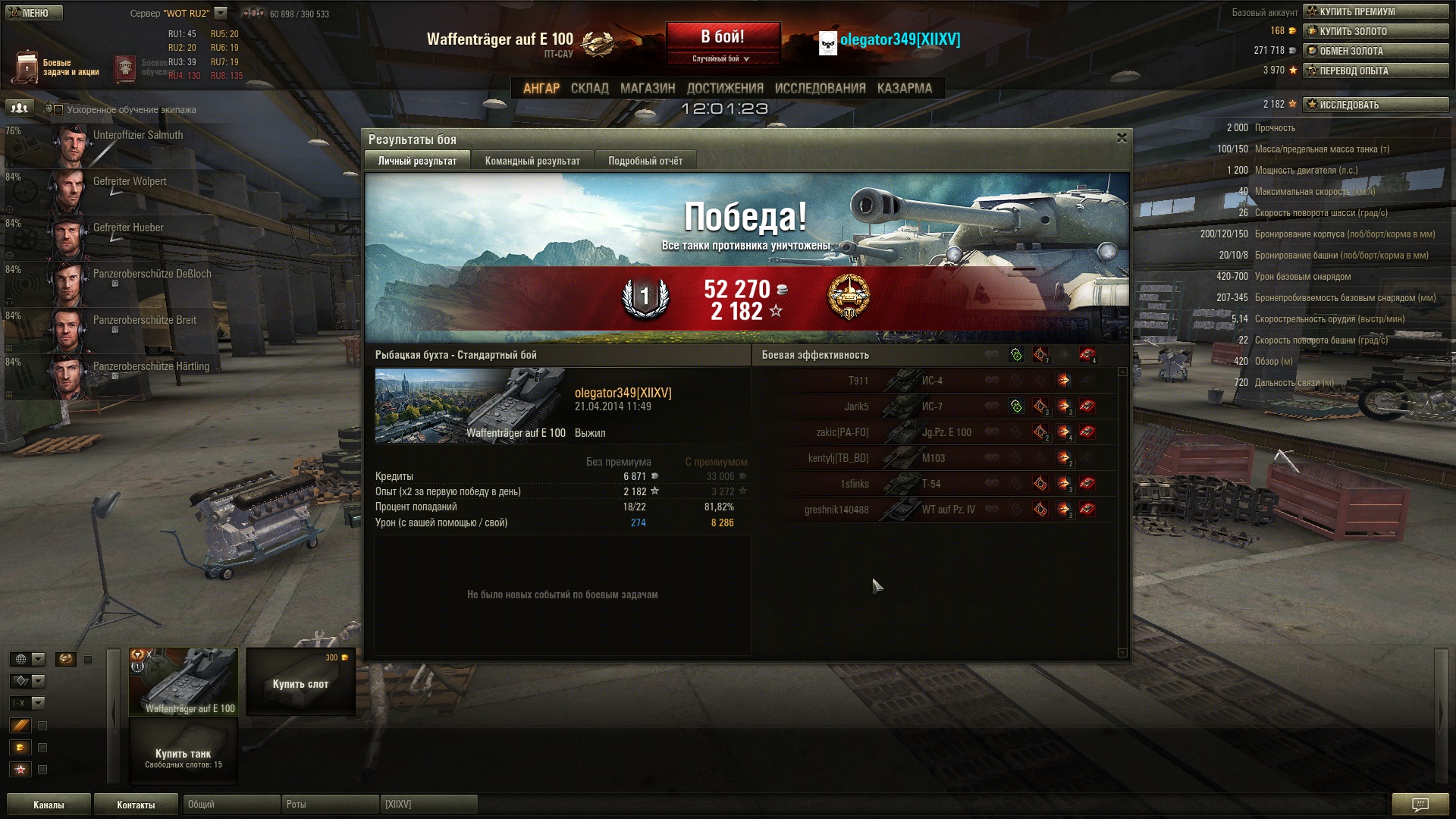The width and height of the screenshot is (1456, 819).
Task: Click the КУПИТЬ ЗОЛОТО button
Action: click(x=1376, y=31)
